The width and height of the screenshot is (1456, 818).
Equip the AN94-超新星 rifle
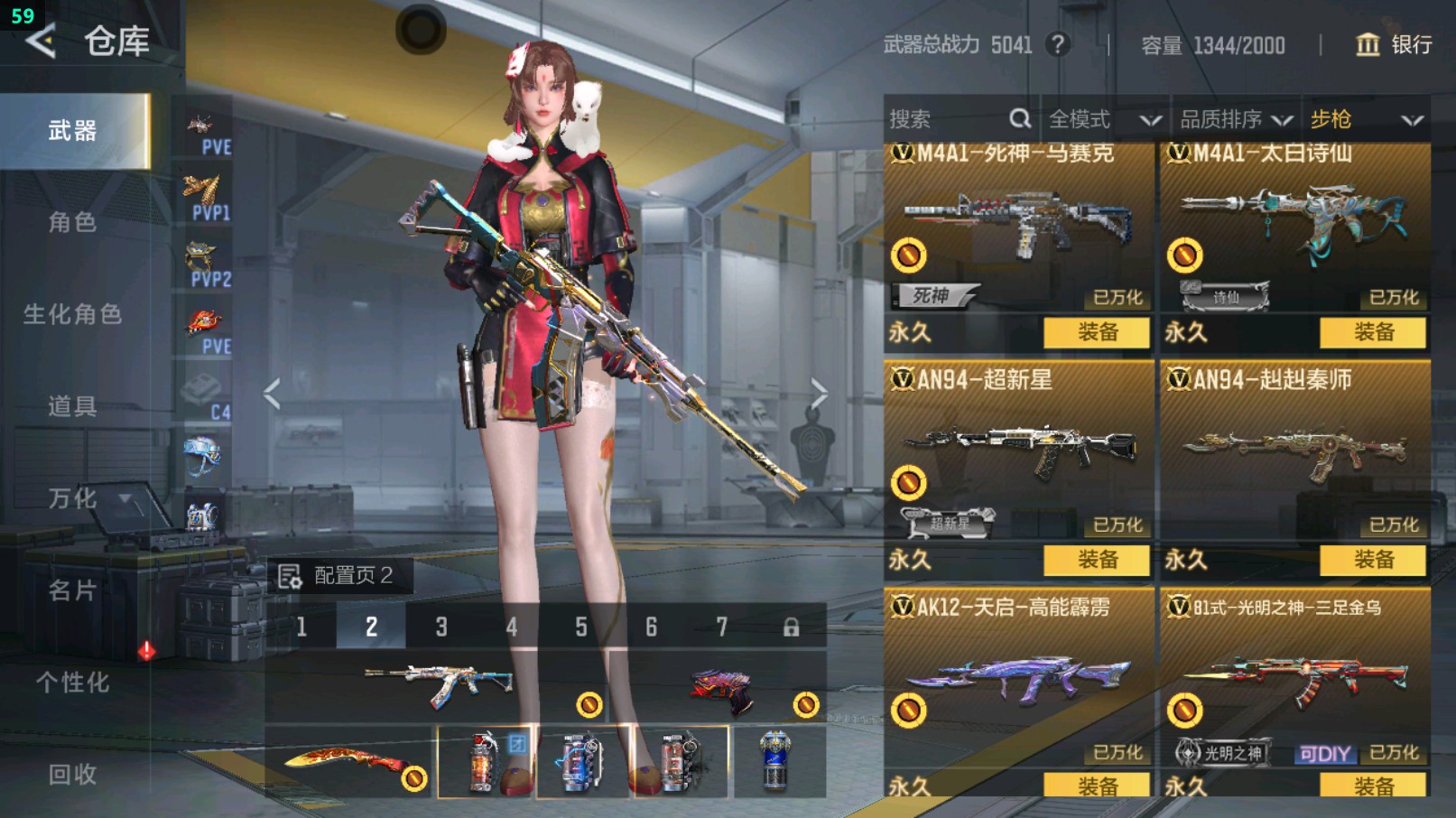coord(1096,560)
